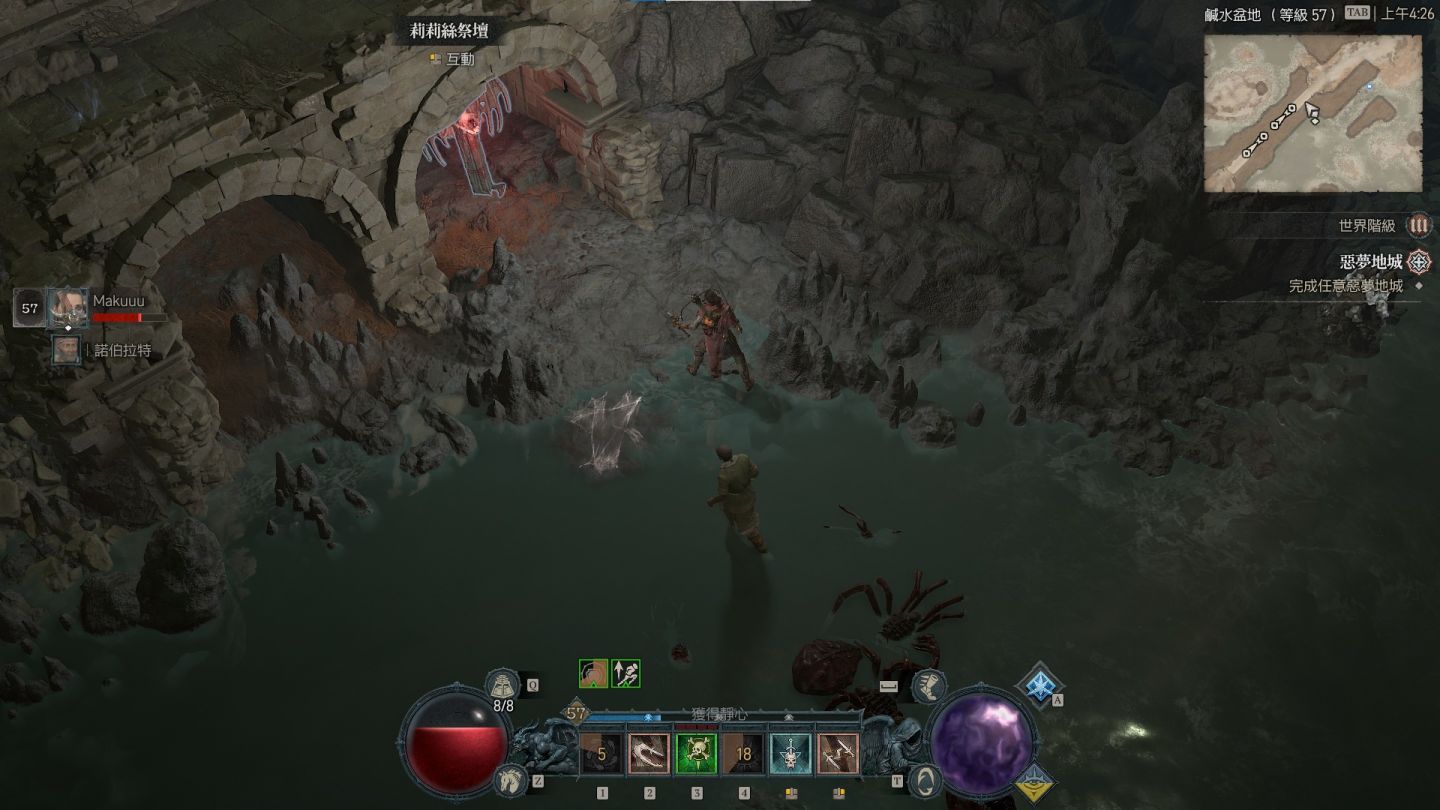This screenshot has height=810, width=1440.
Task: Activate the crossed blades skill
Action: 838,753
